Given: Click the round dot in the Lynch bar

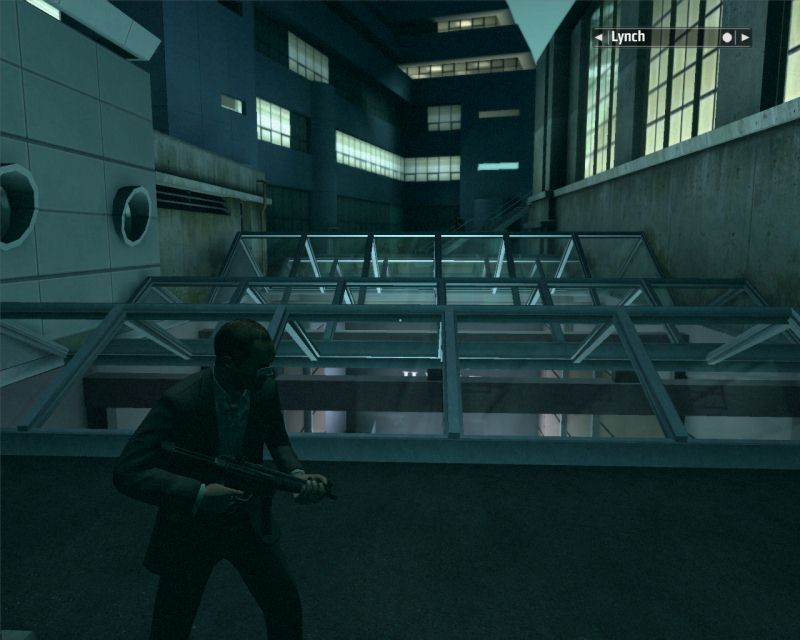Looking at the screenshot, I should (x=727, y=38).
